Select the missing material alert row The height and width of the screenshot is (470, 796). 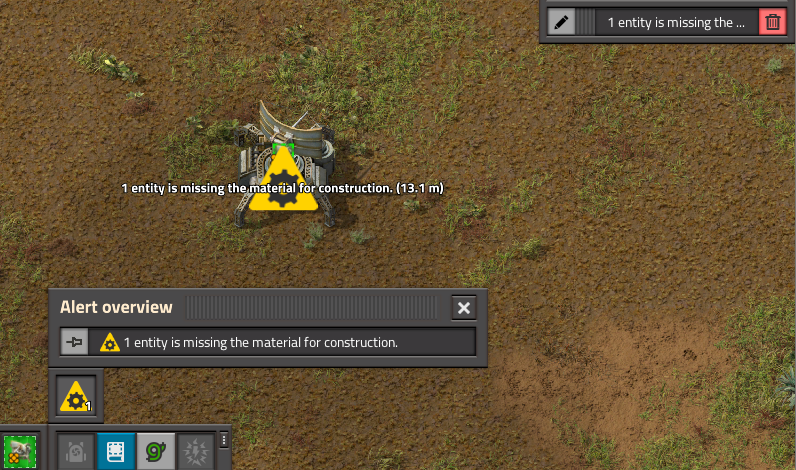tap(285, 342)
